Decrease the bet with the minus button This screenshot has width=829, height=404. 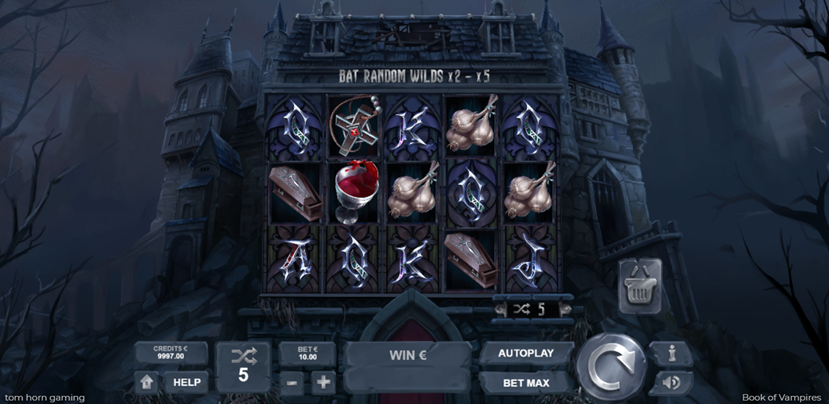[291, 382]
